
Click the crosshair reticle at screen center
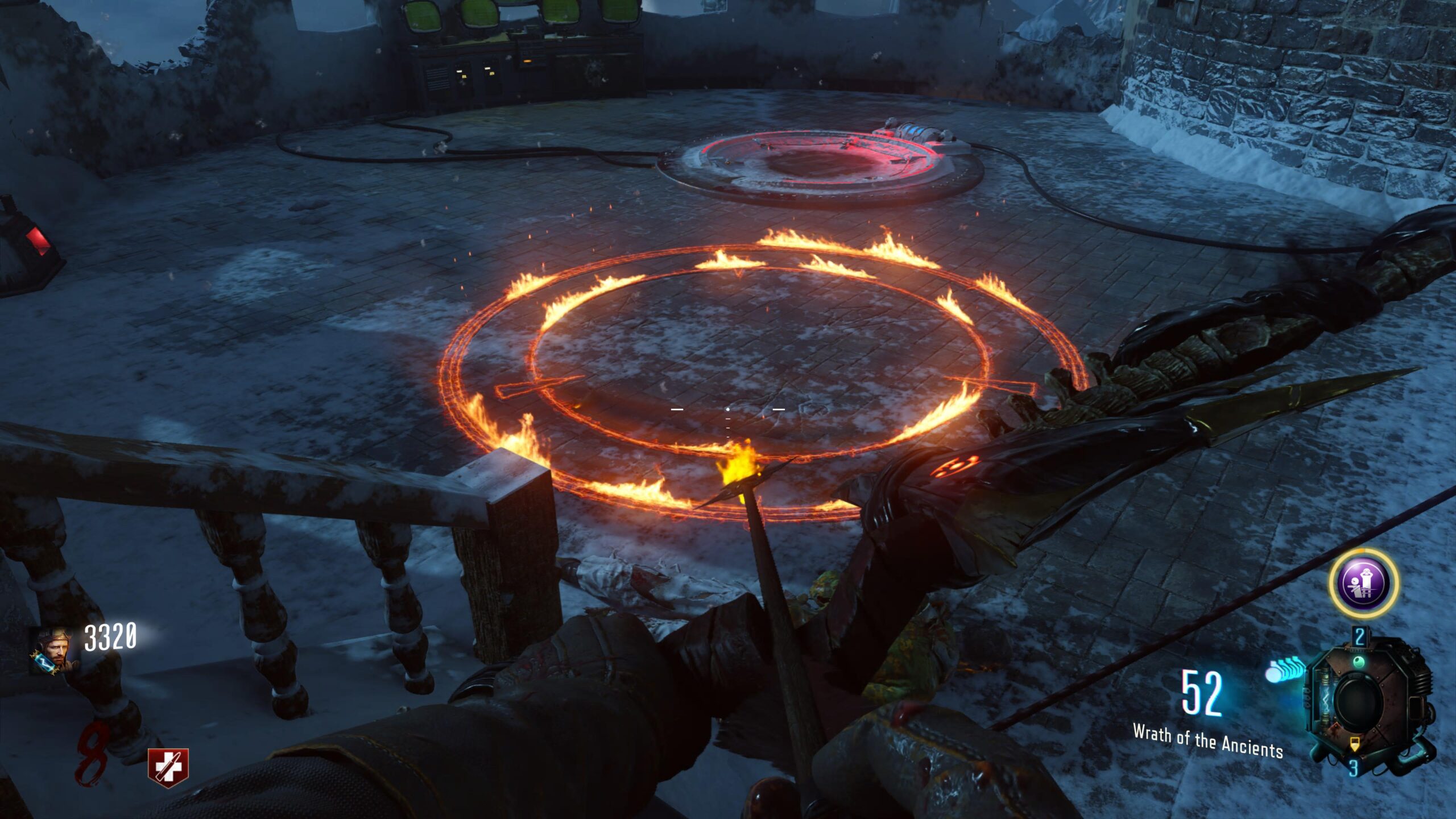[x=727, y=408]
